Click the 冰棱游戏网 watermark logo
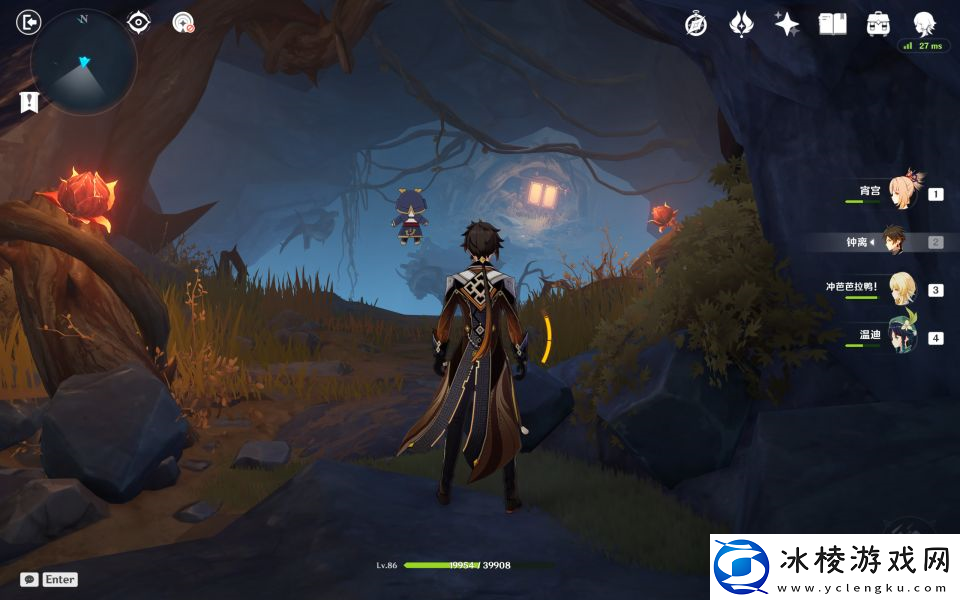960x600 pixels. (x=832, y=567)
